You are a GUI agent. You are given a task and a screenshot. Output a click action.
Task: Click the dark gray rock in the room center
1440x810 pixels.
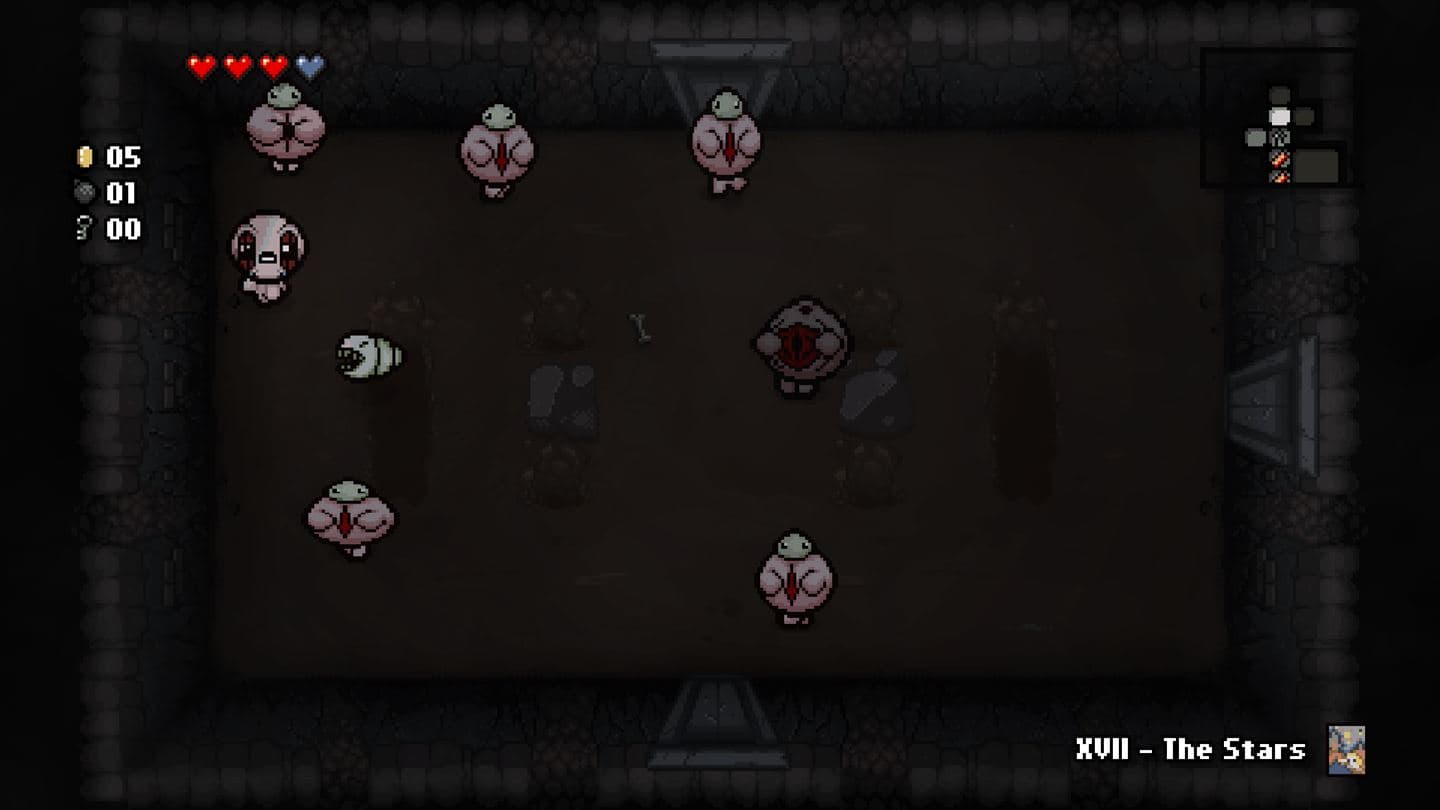coord(560,398)
